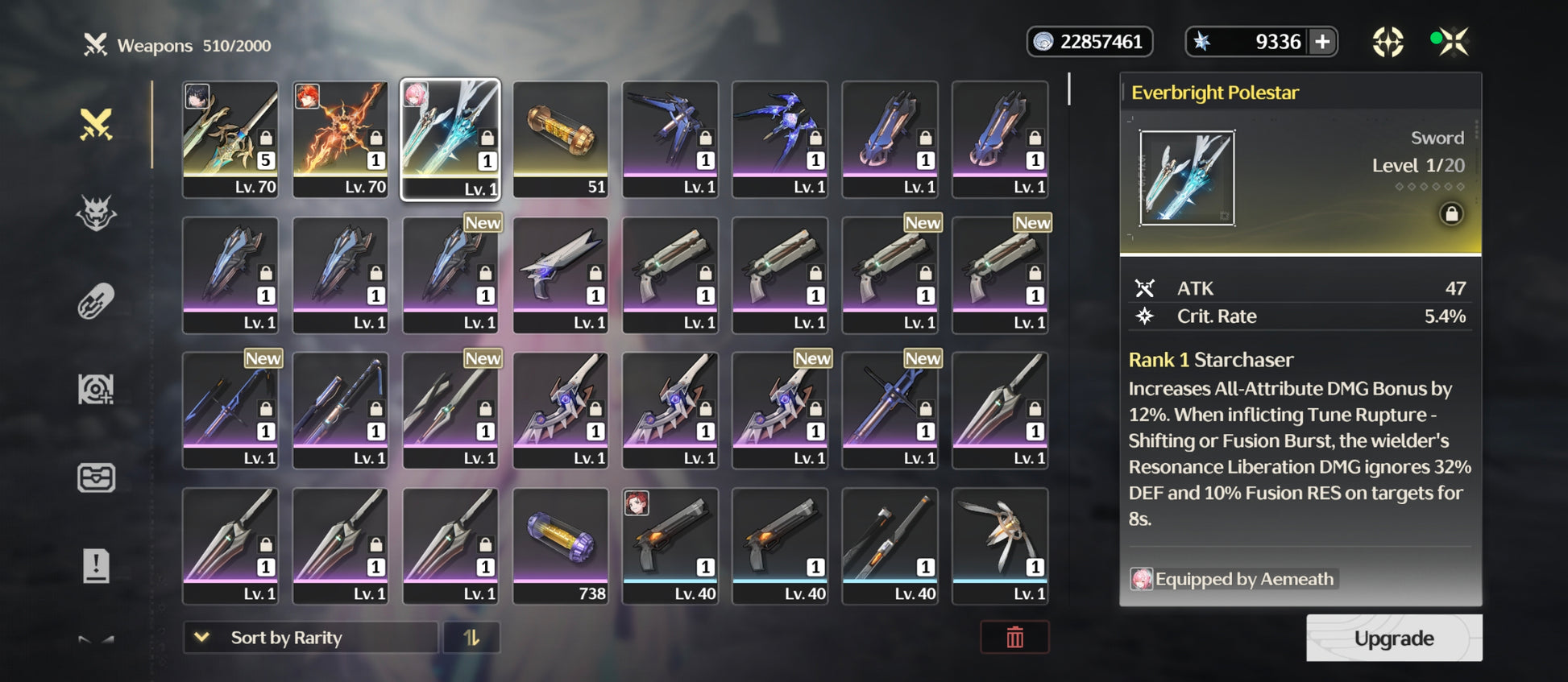
Task: Close the weapons inventory screen
Action: tap(1451, 42)
